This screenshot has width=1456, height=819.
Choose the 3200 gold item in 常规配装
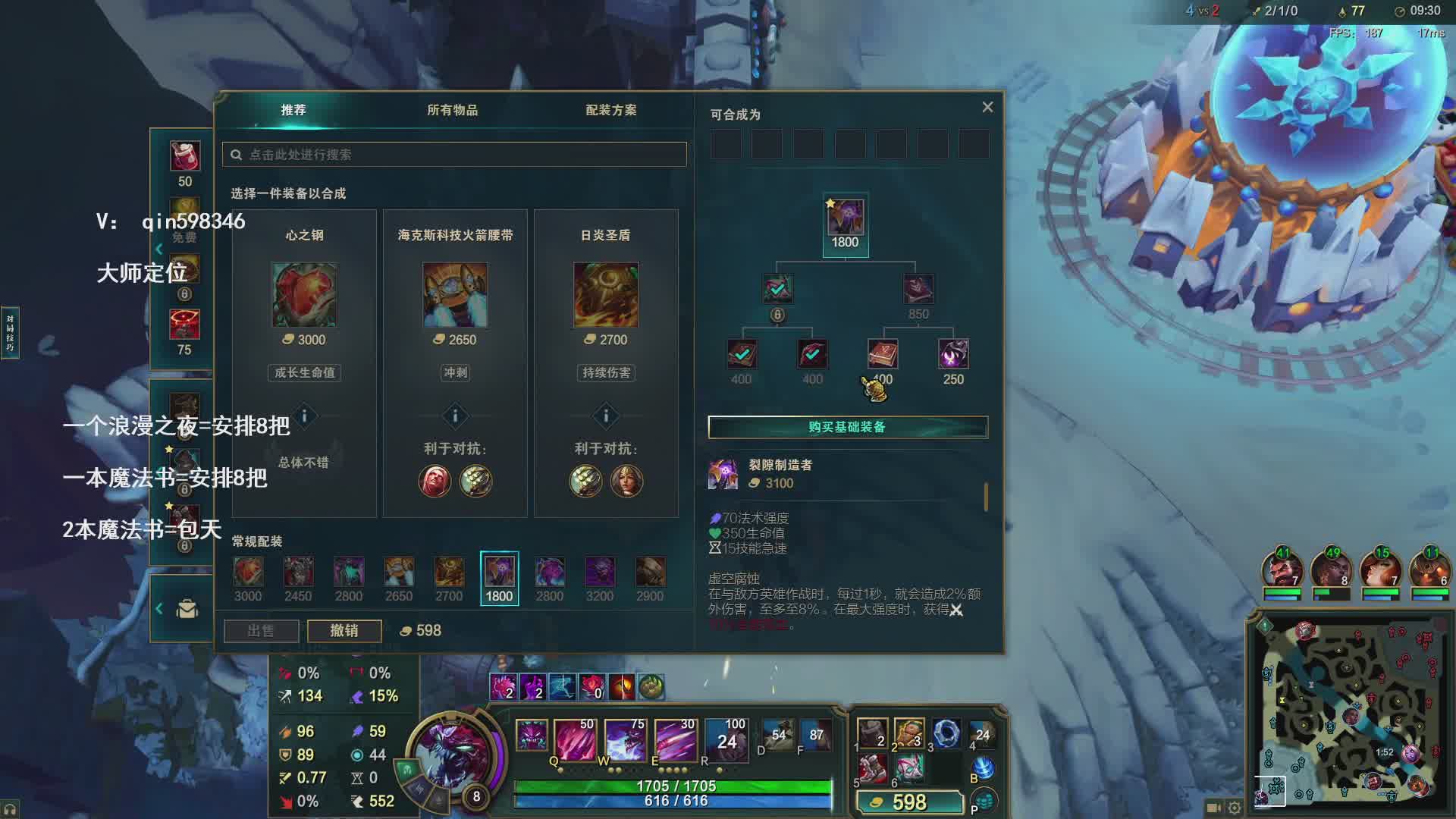(x=600, y=573)
